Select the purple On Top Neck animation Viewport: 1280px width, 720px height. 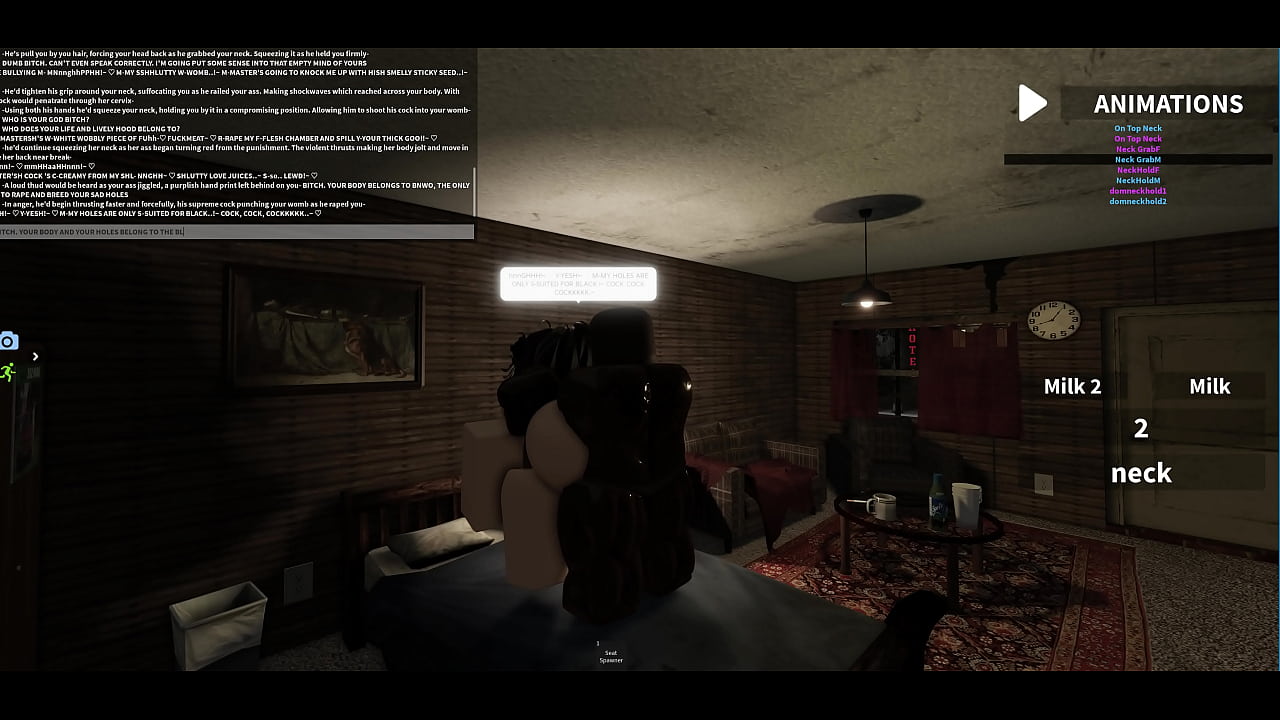(x=1138, y=138)
